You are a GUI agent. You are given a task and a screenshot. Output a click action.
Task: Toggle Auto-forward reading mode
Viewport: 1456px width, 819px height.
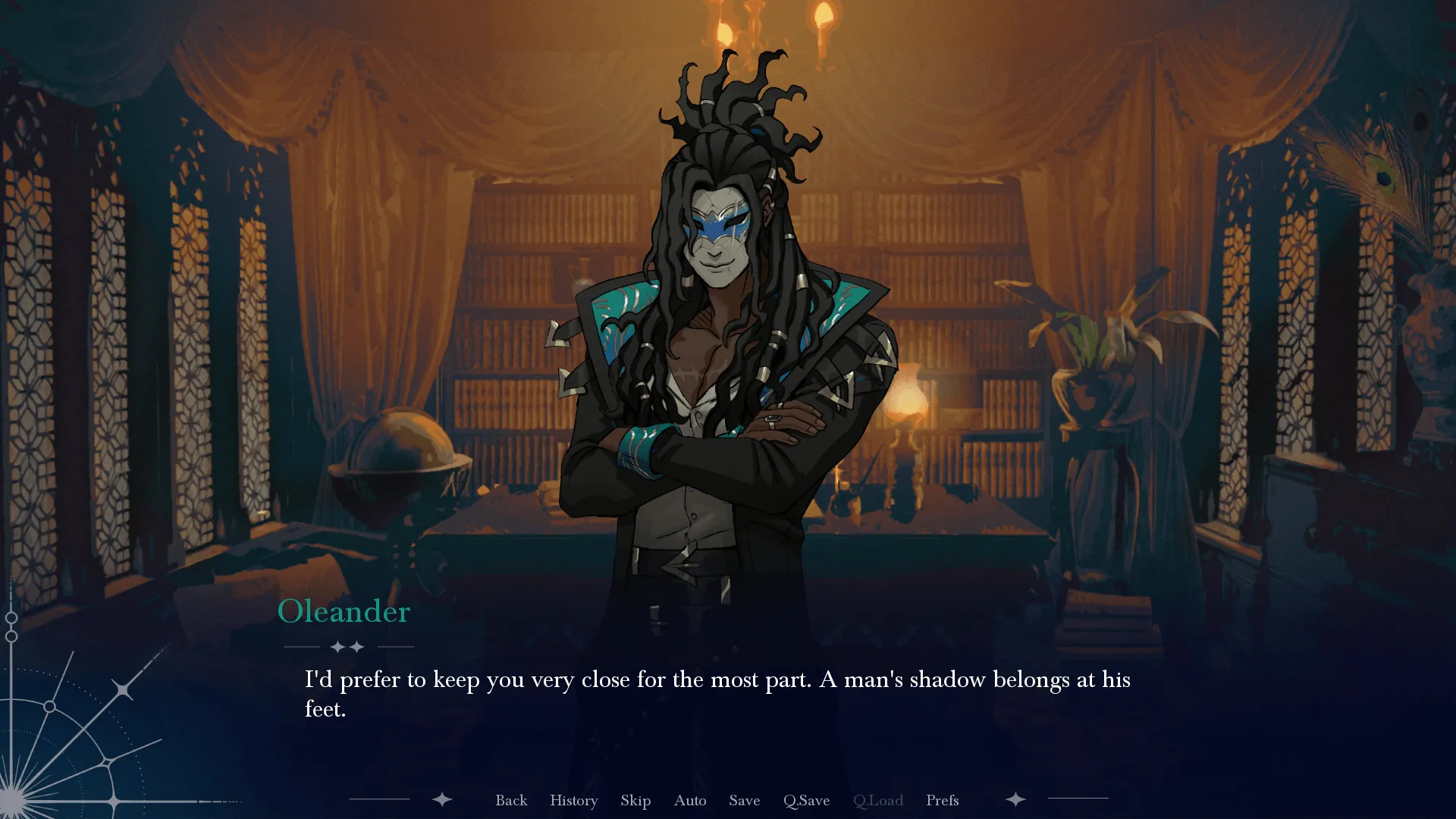[x=689, y=800]
